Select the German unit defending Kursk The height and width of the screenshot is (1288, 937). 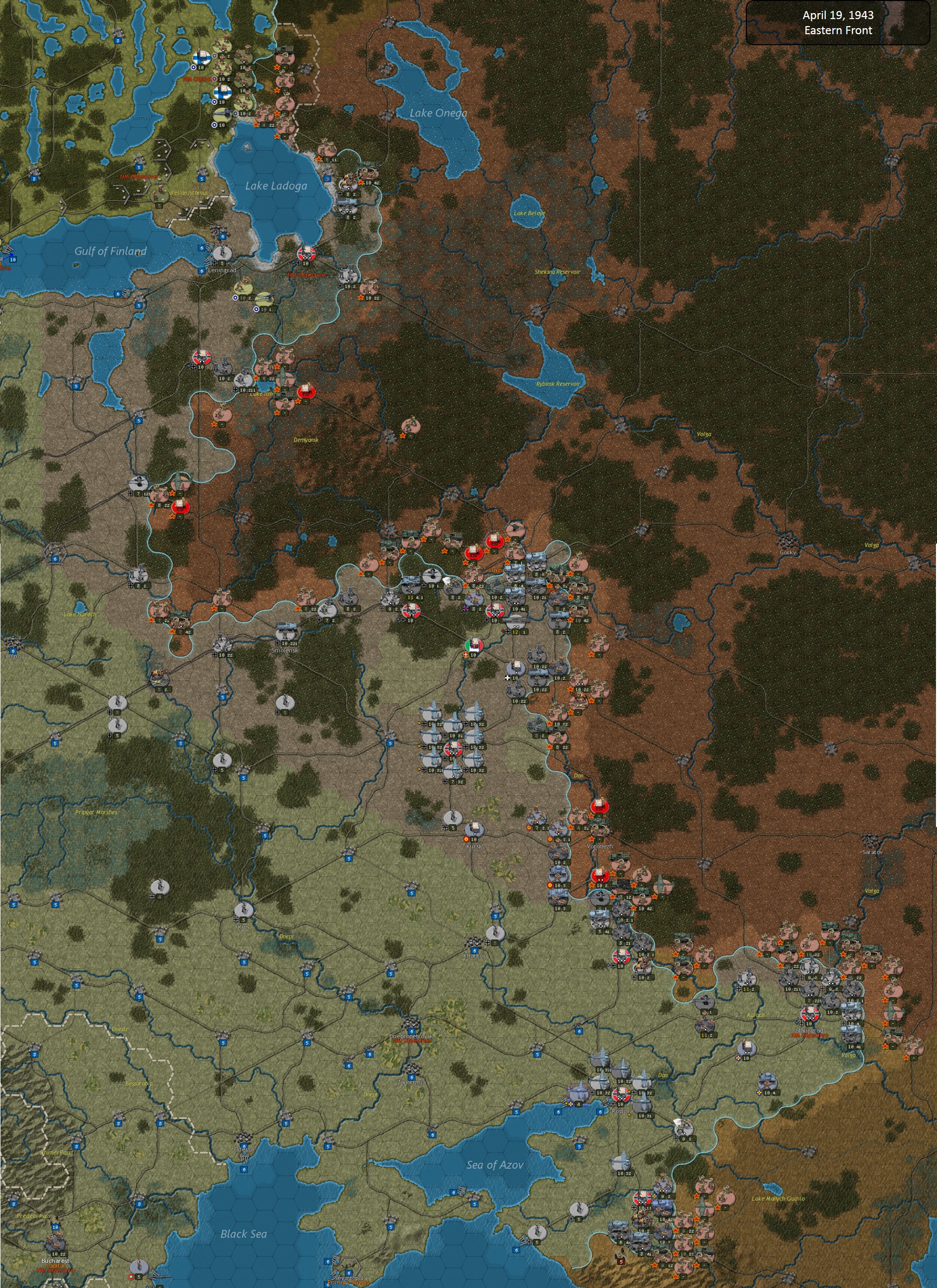473,827
